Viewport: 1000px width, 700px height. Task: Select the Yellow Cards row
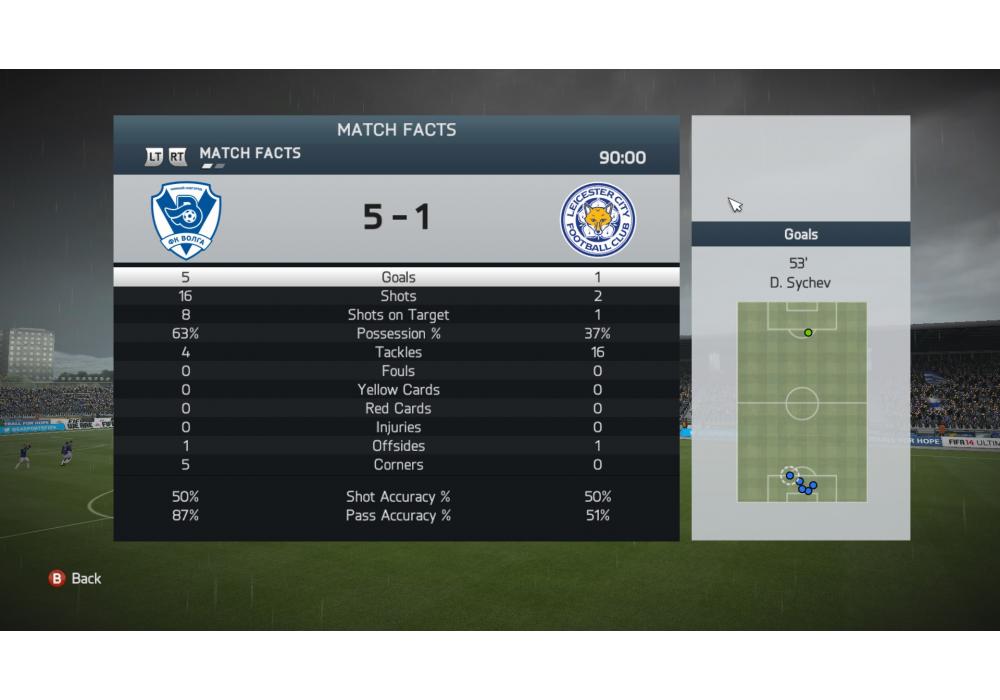click(x=398, y=390)
